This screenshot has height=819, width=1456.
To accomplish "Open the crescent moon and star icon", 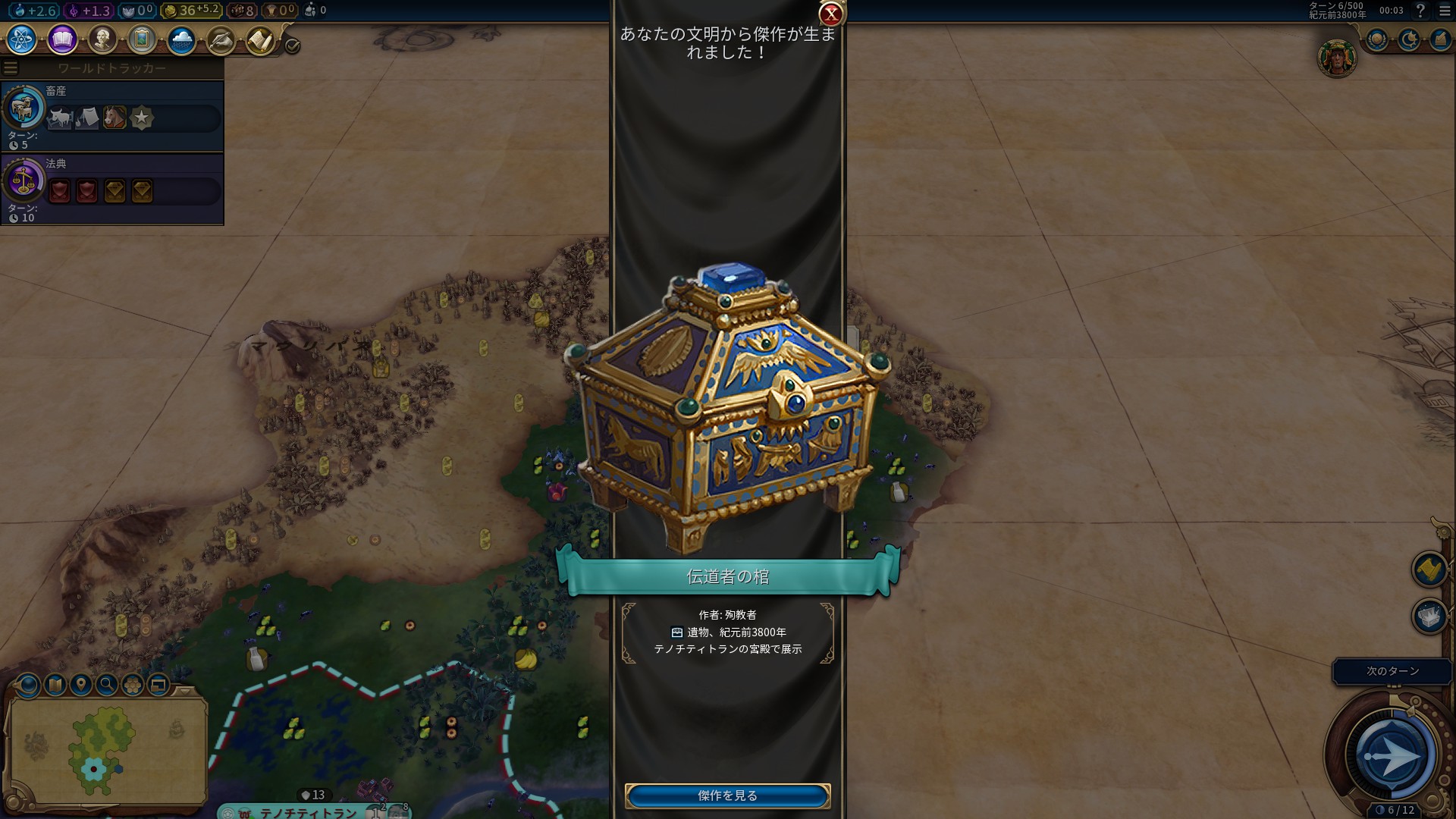I will [x=1409, y=39].
